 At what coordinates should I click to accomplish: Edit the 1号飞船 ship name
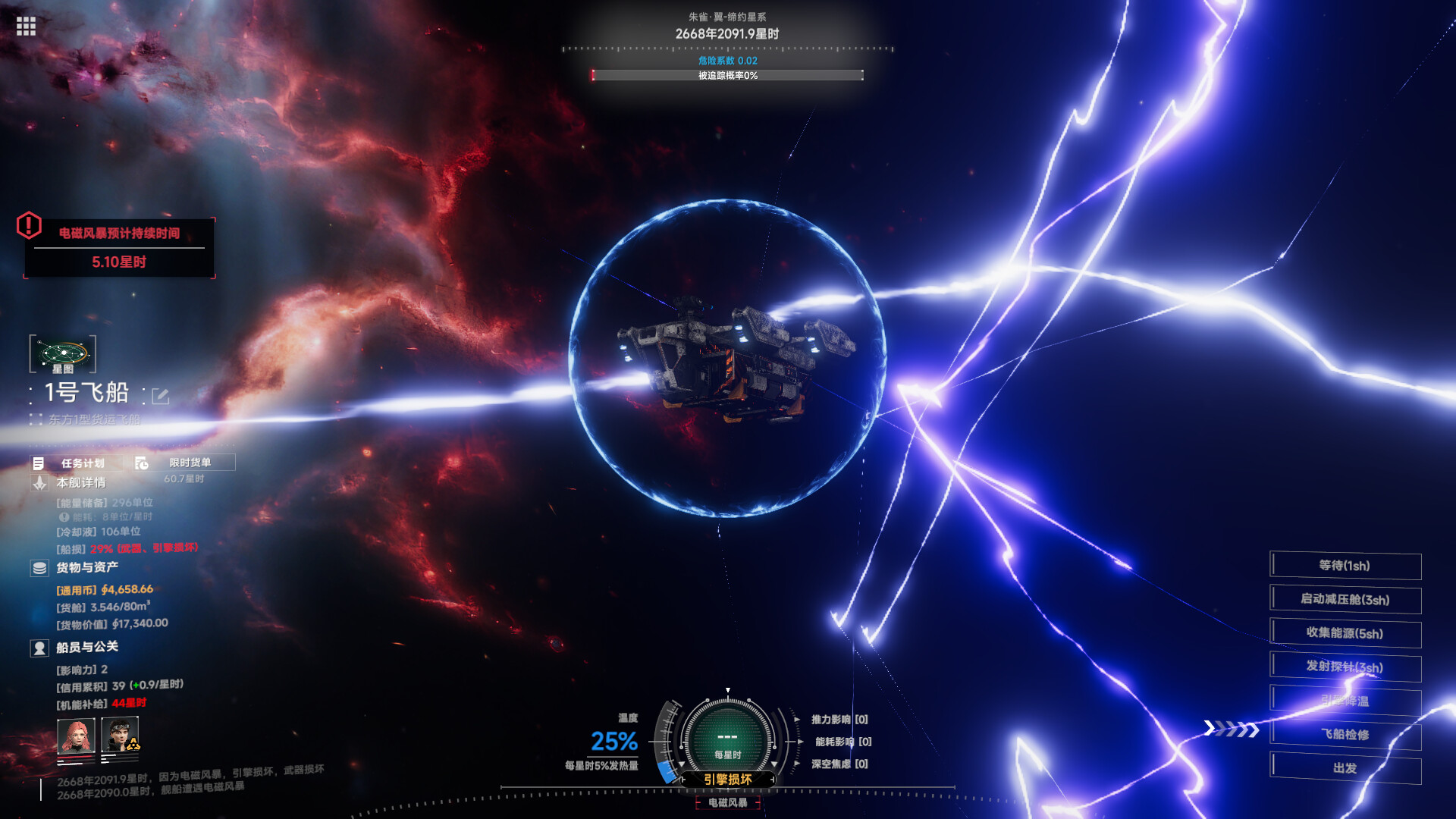tap(160, 396)
